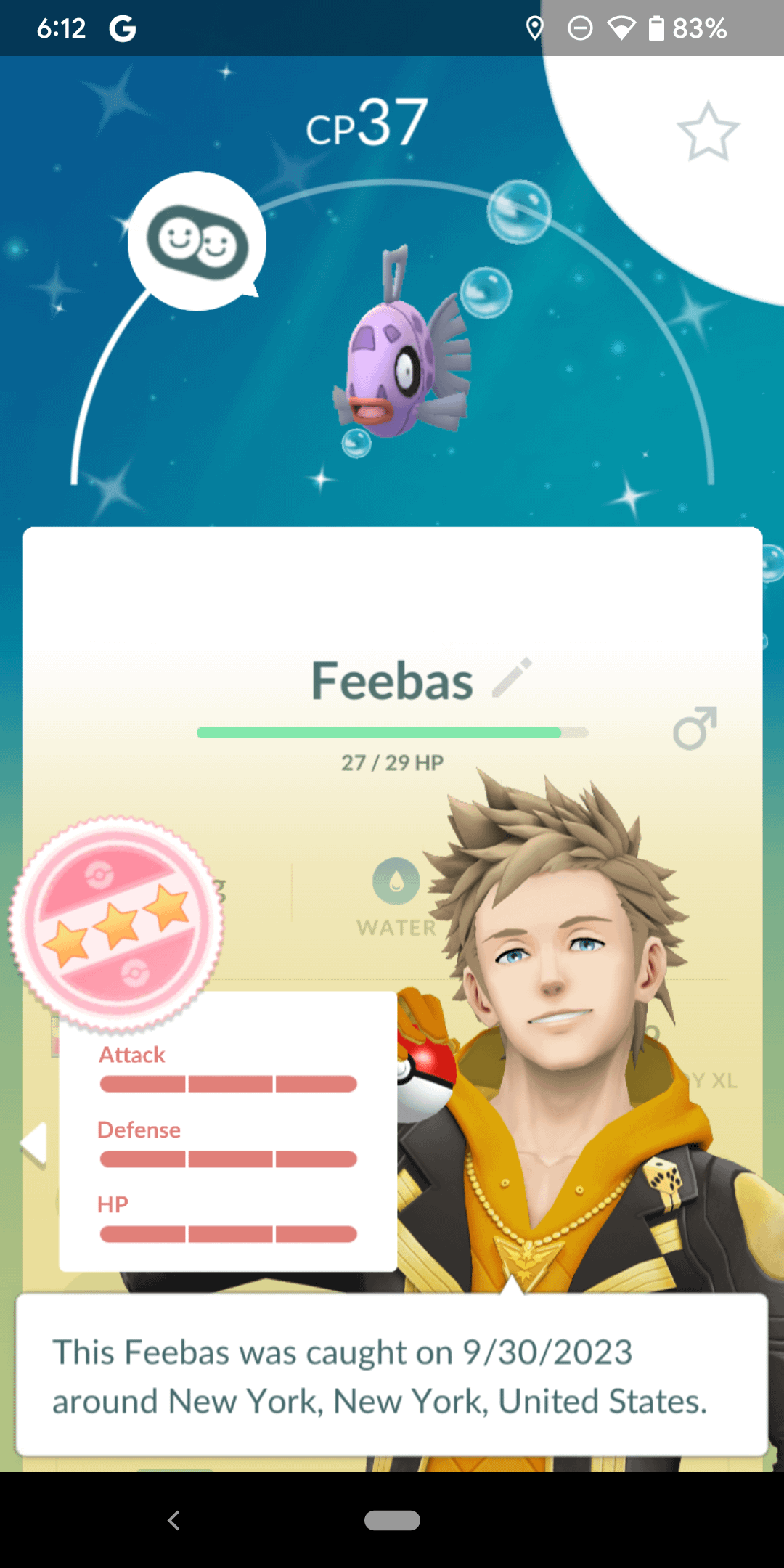The image size is (784, 1568).
Task: Tap the appraisal caught-date dialogue box
Action: (x=392, y=1375)
